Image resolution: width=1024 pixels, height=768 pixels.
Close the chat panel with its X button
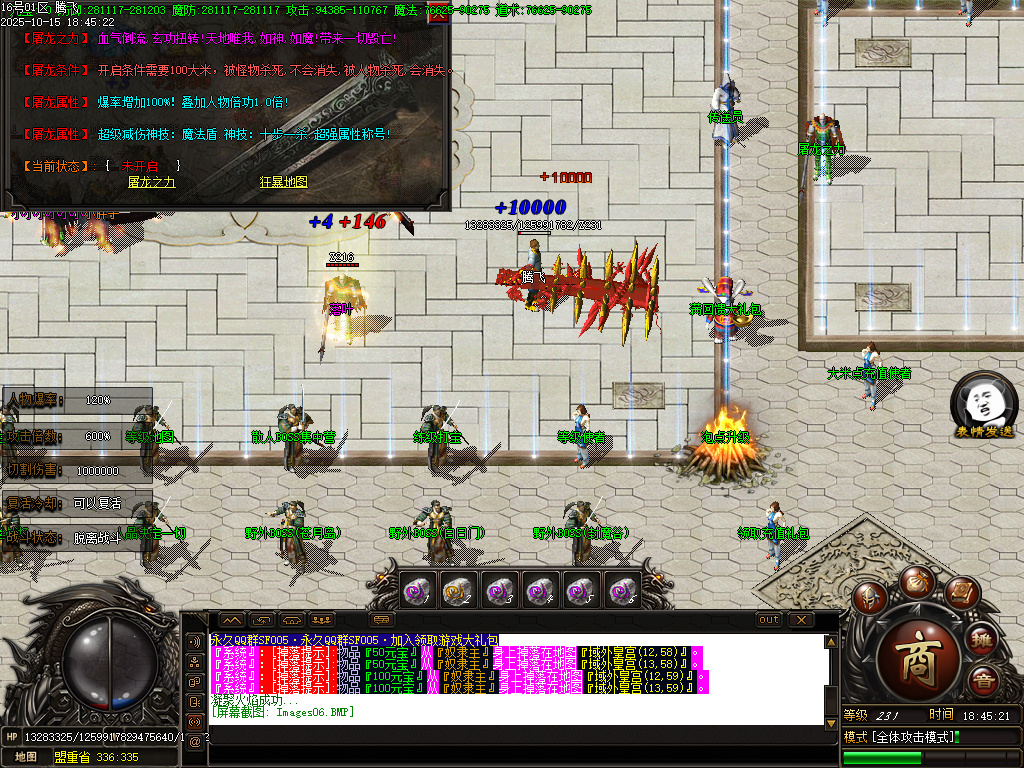(x=801, y=620)
